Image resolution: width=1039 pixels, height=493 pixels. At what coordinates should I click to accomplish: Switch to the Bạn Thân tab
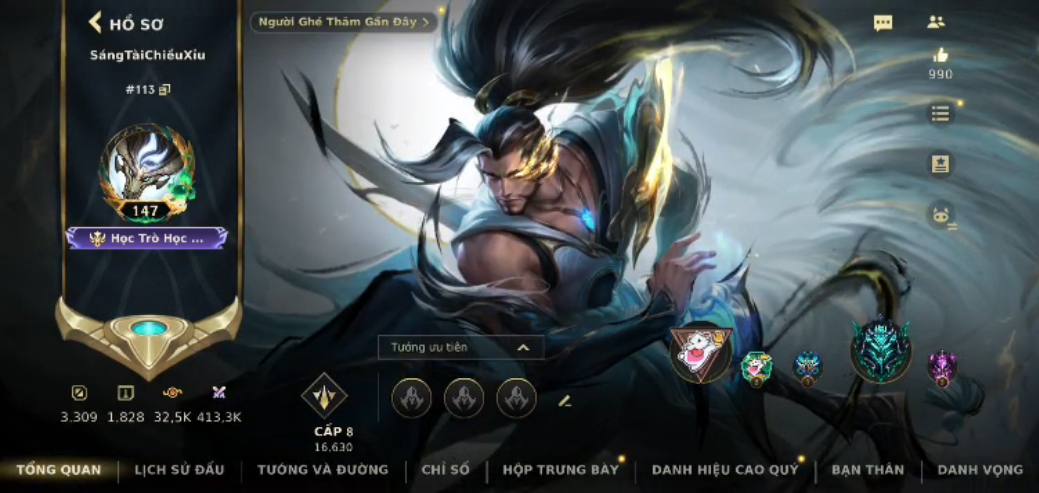coord(867,470)
